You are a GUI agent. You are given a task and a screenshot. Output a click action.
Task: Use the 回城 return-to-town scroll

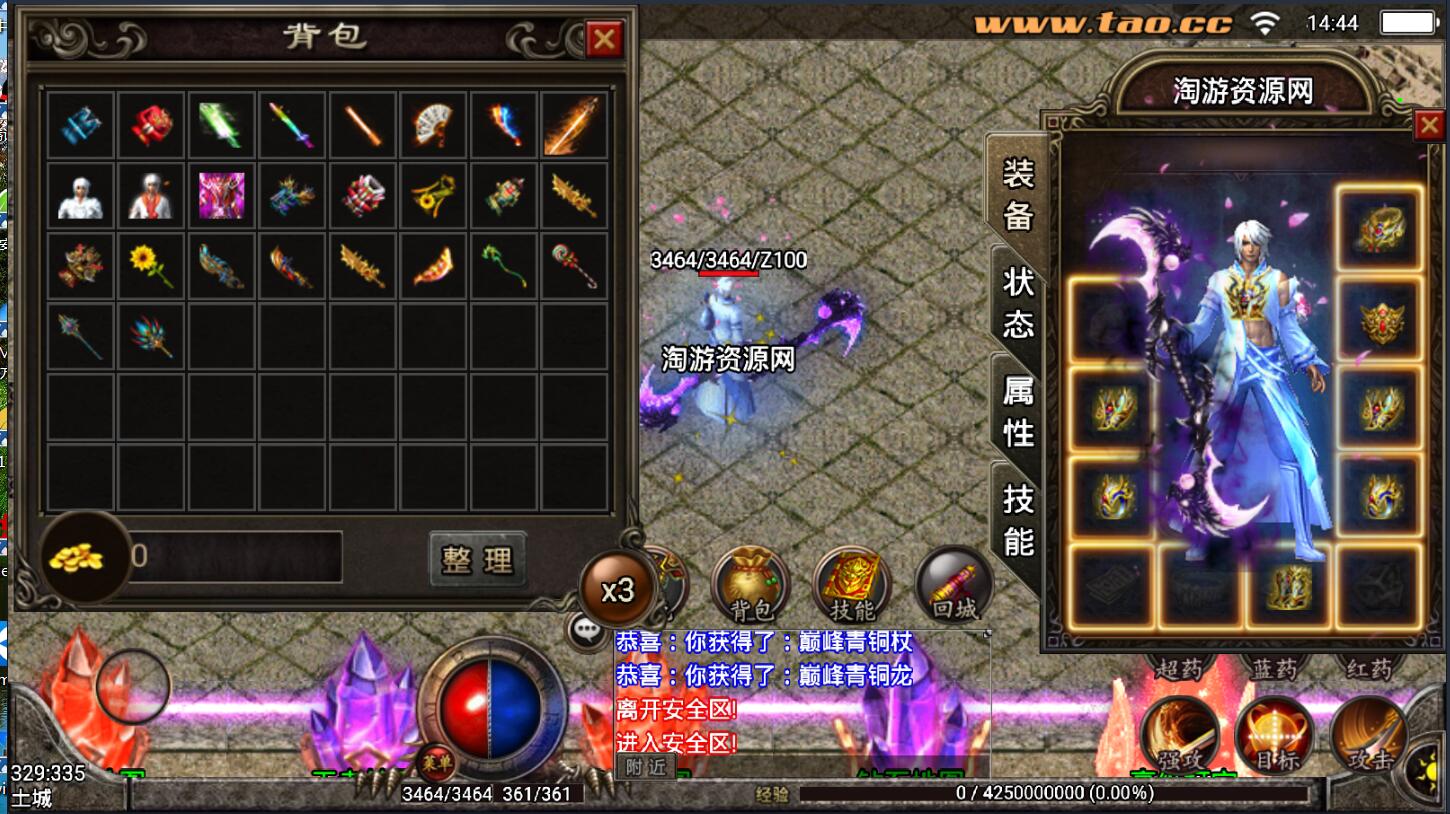954,585
